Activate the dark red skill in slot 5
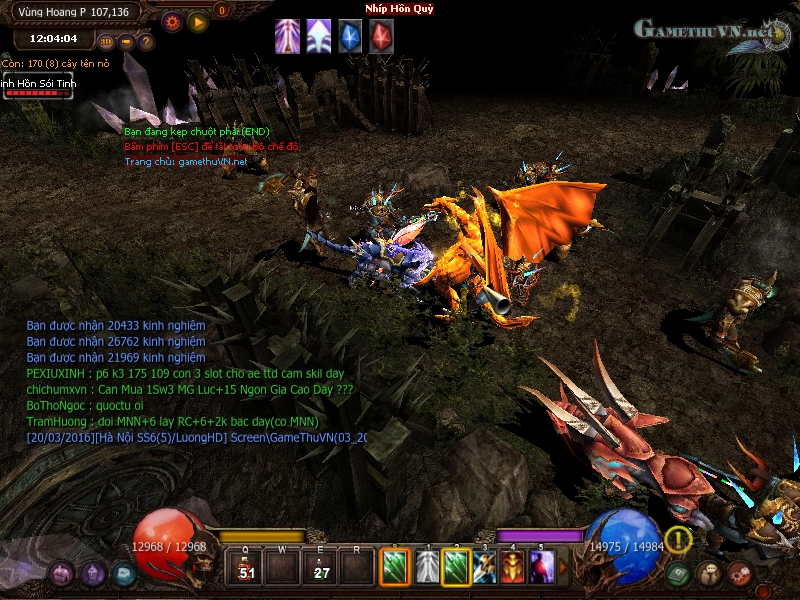800x600 pixels. [x=541, y=568]
